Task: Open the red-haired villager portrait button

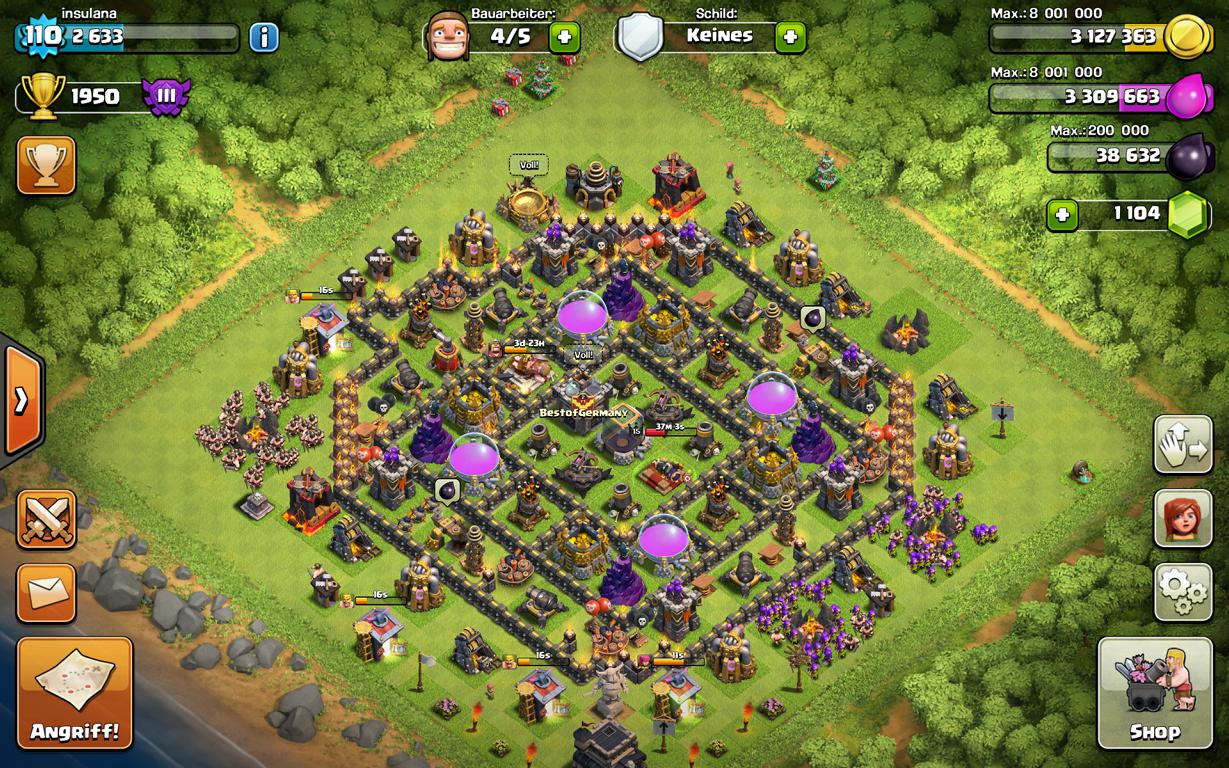Action: tap(1183, 518)
